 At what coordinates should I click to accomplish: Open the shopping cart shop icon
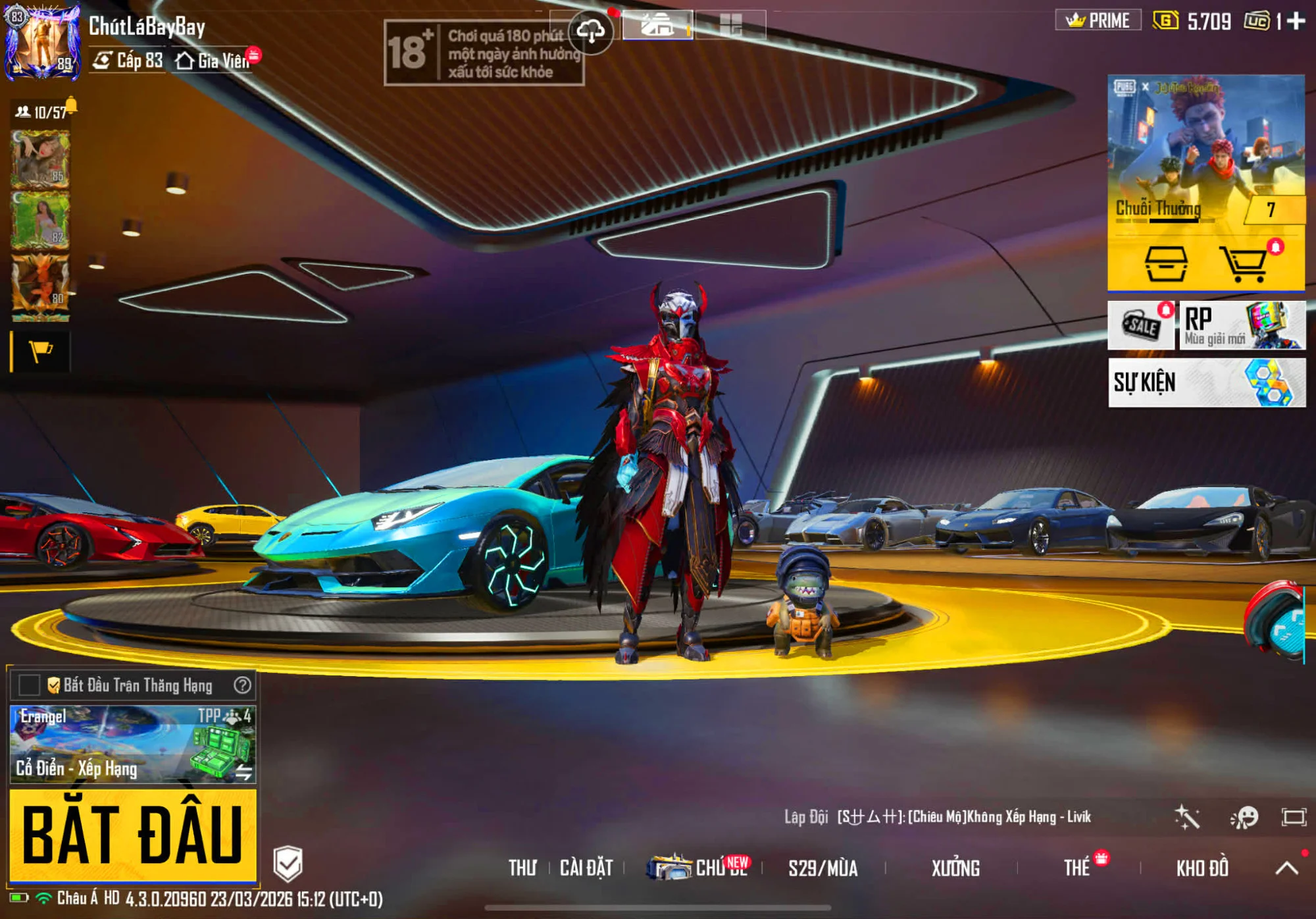[x=1243, y=264]
